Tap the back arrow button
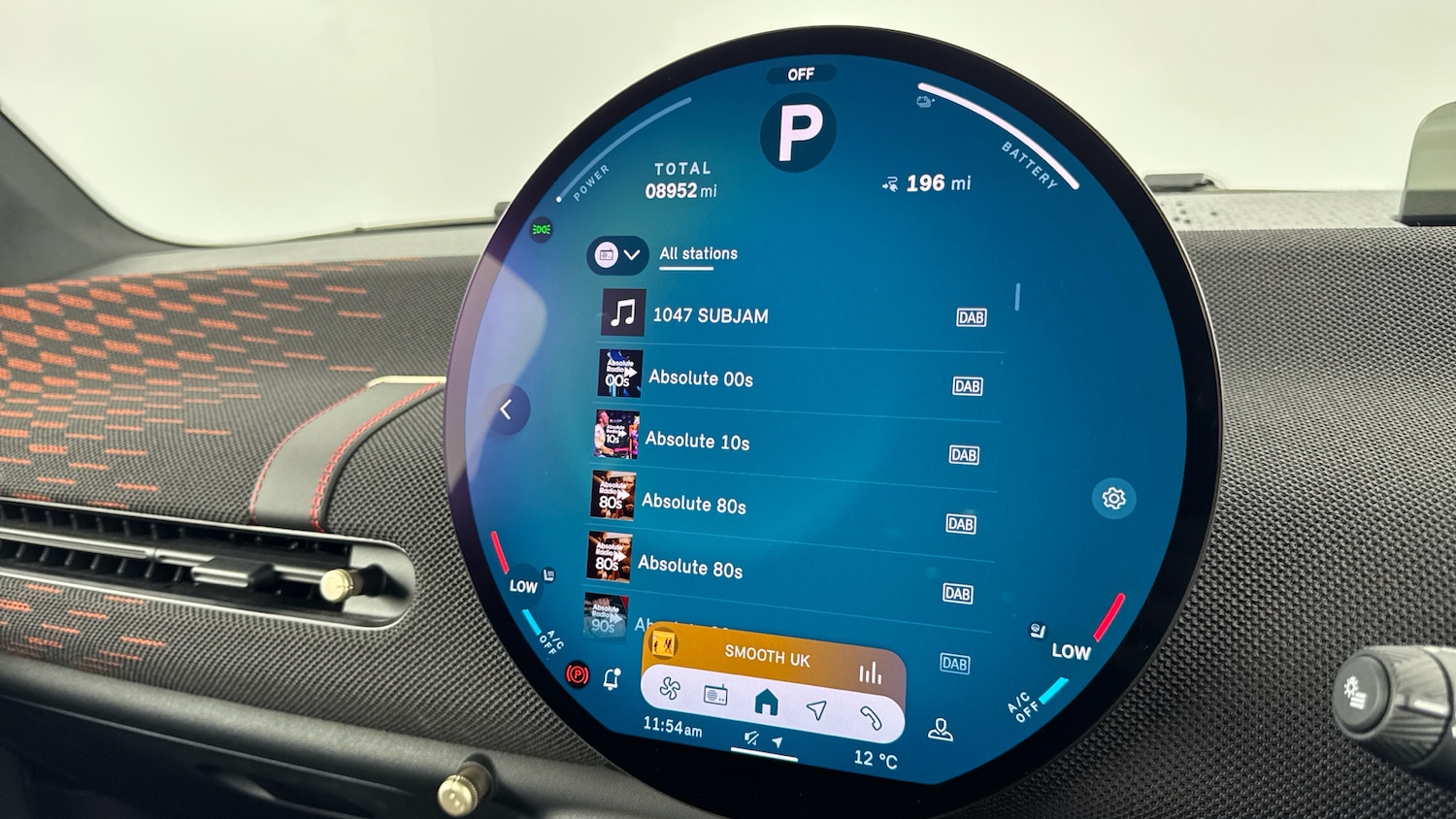The height and width of the screenshot is (819, 1456). [506, 410]
